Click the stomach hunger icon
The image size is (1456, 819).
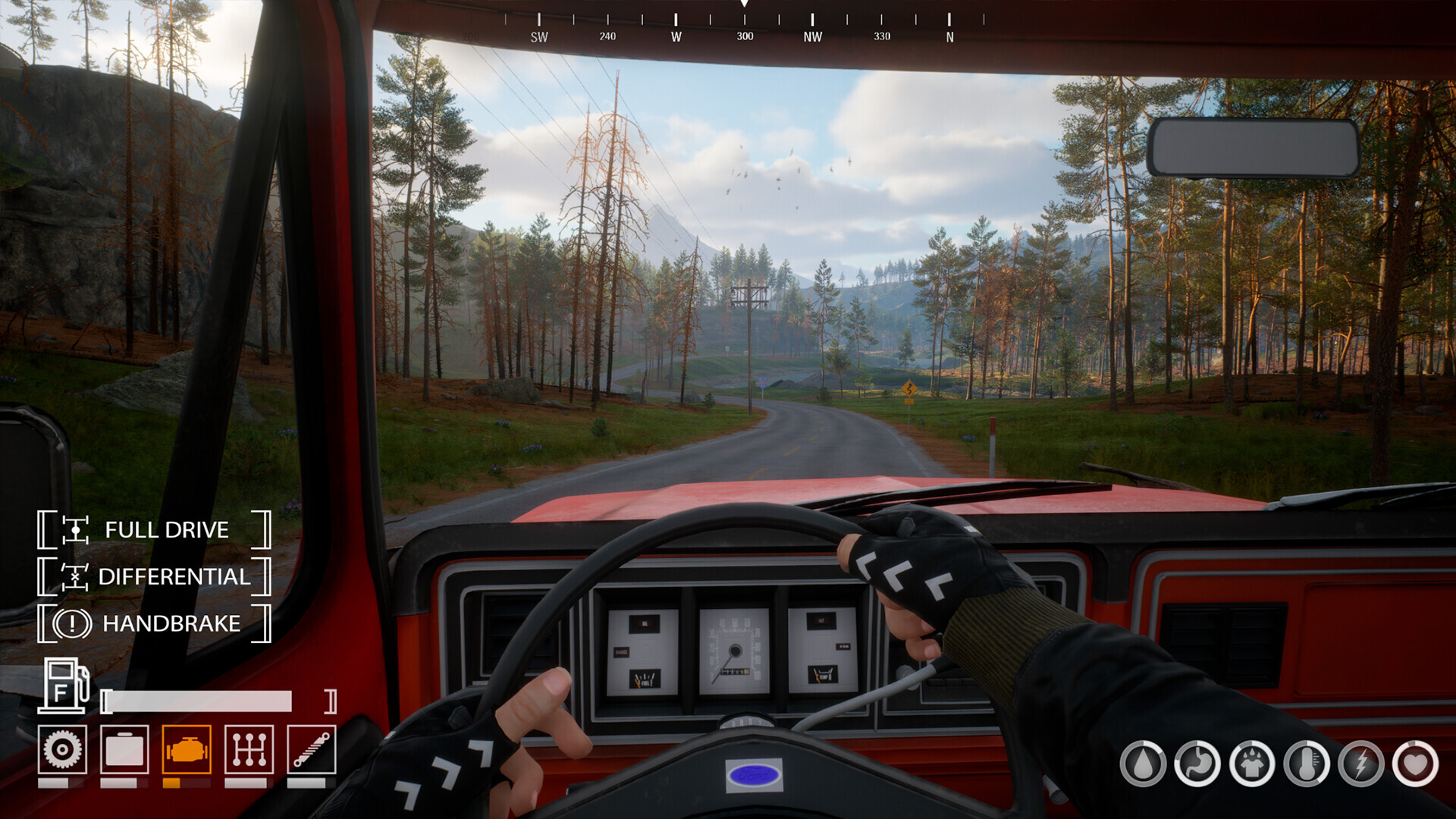[x=1197, y=763]
